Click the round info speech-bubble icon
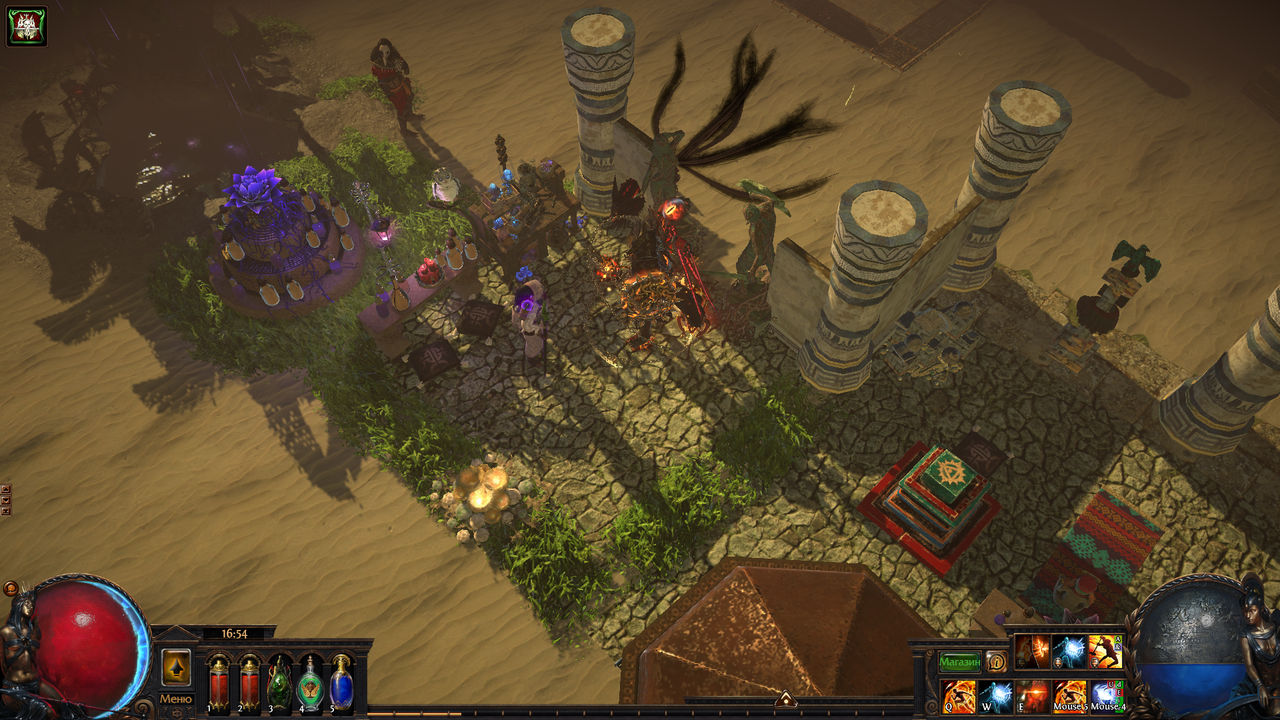1280x720 pixels. coord(996,662)
